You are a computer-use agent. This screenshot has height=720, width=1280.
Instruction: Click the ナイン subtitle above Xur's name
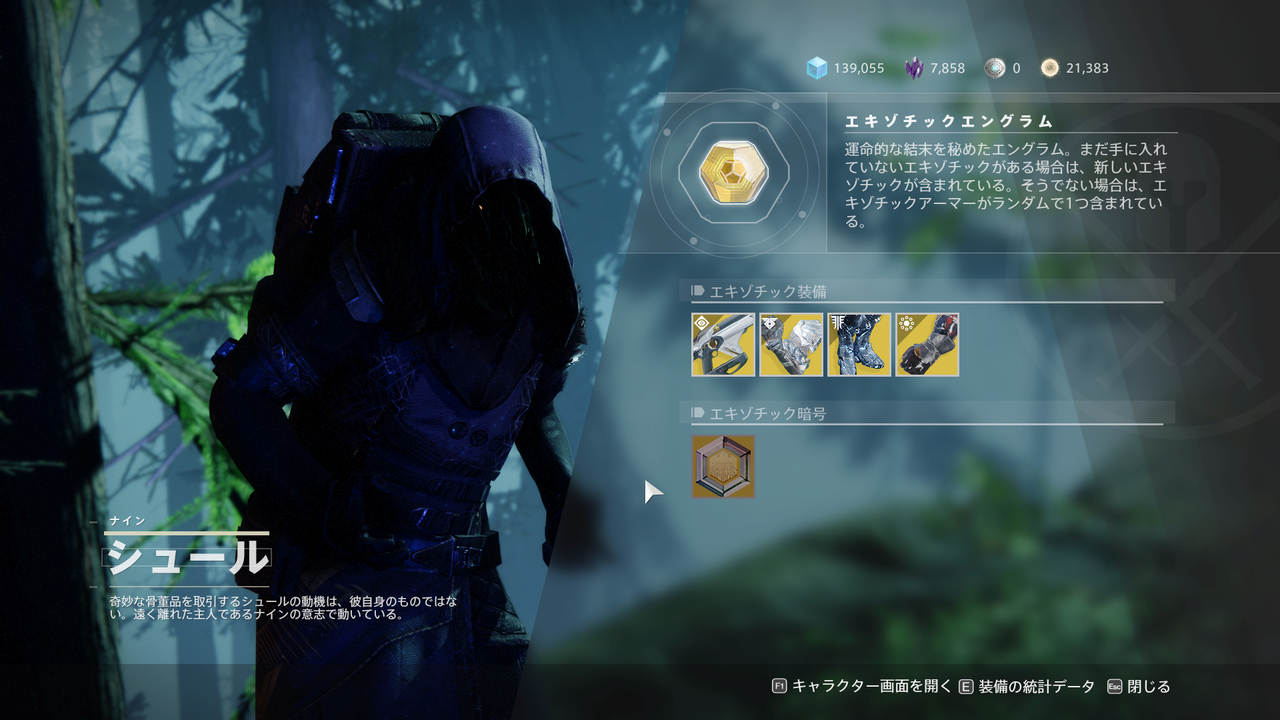click(130, 521)
